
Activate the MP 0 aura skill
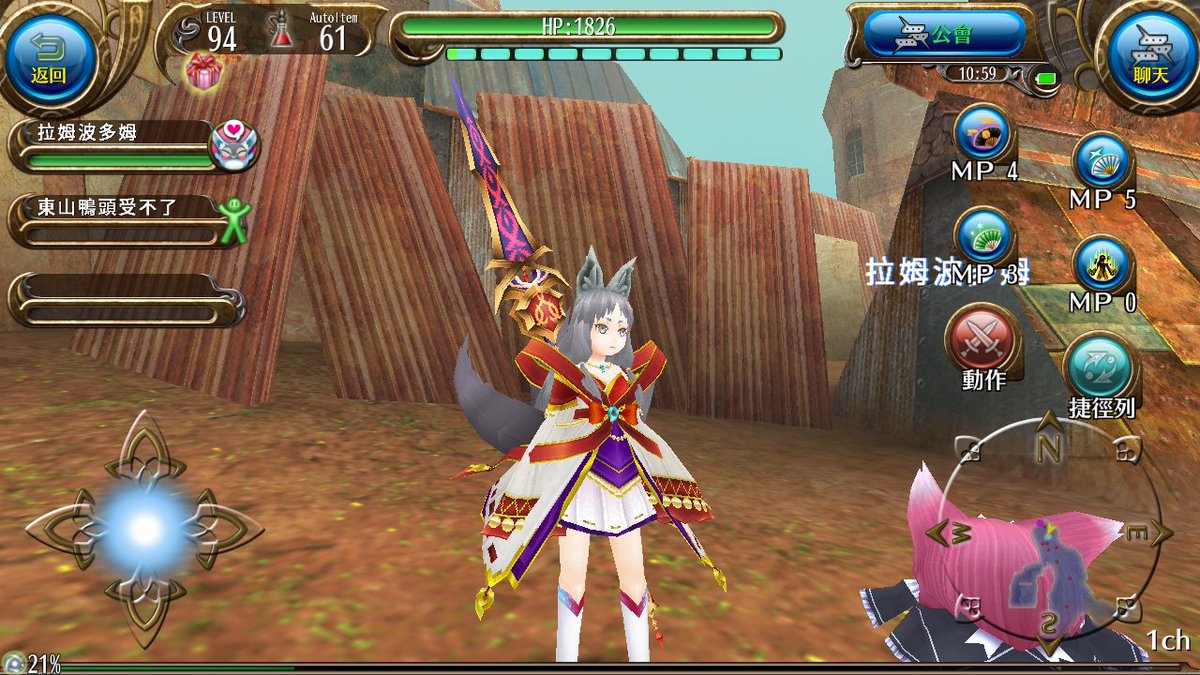[1102, 265]
